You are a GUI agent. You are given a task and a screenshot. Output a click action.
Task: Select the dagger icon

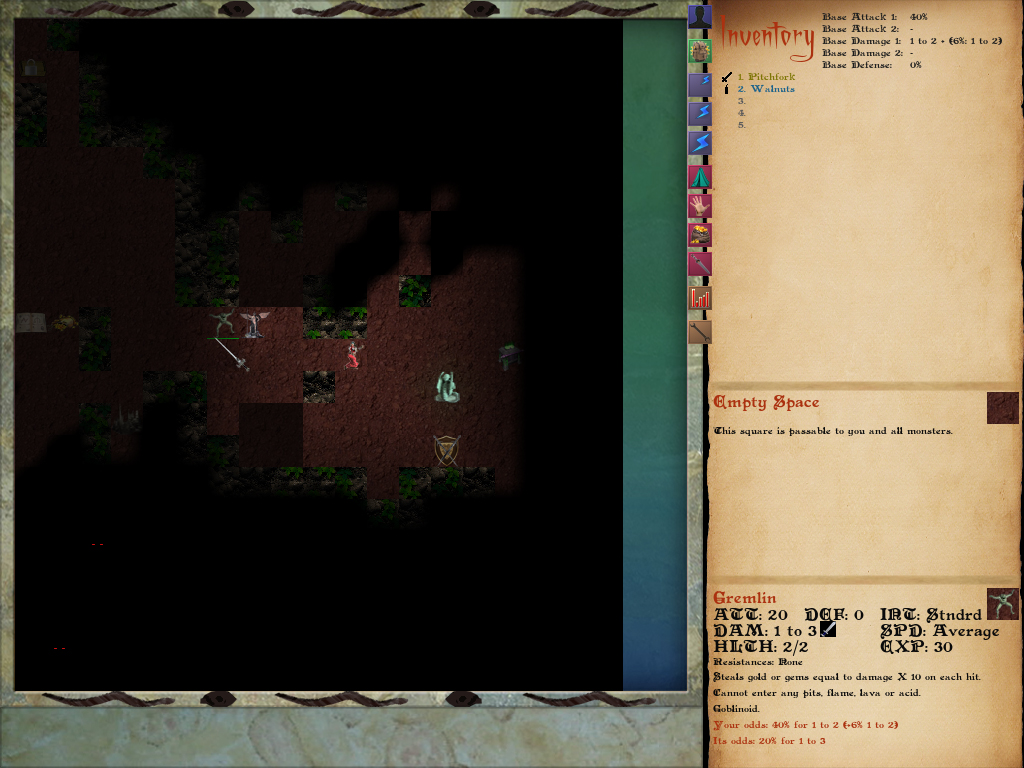(700, 265)
